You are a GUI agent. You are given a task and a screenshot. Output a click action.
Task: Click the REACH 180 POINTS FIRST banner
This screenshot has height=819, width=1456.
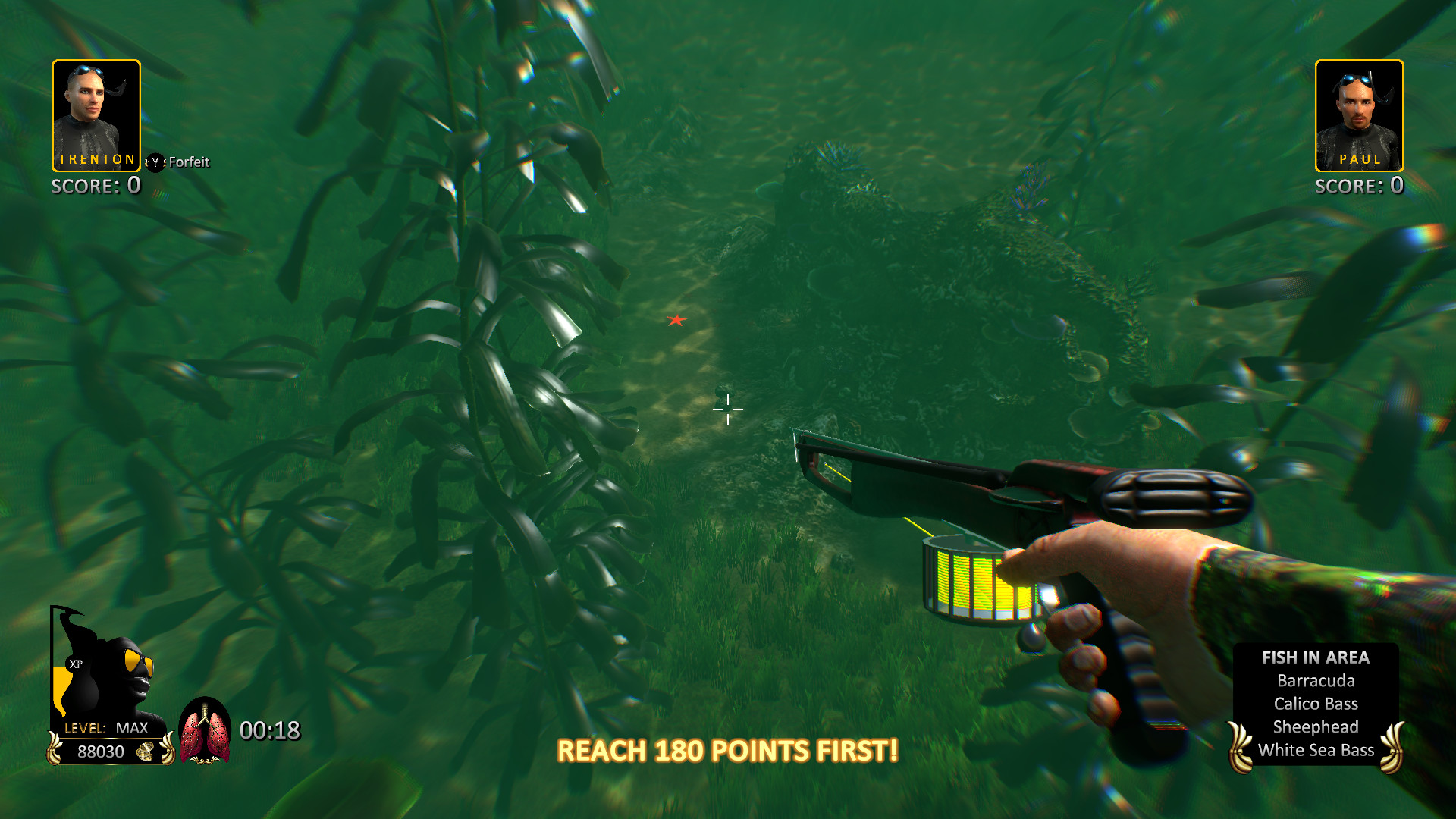click(726, 751)
